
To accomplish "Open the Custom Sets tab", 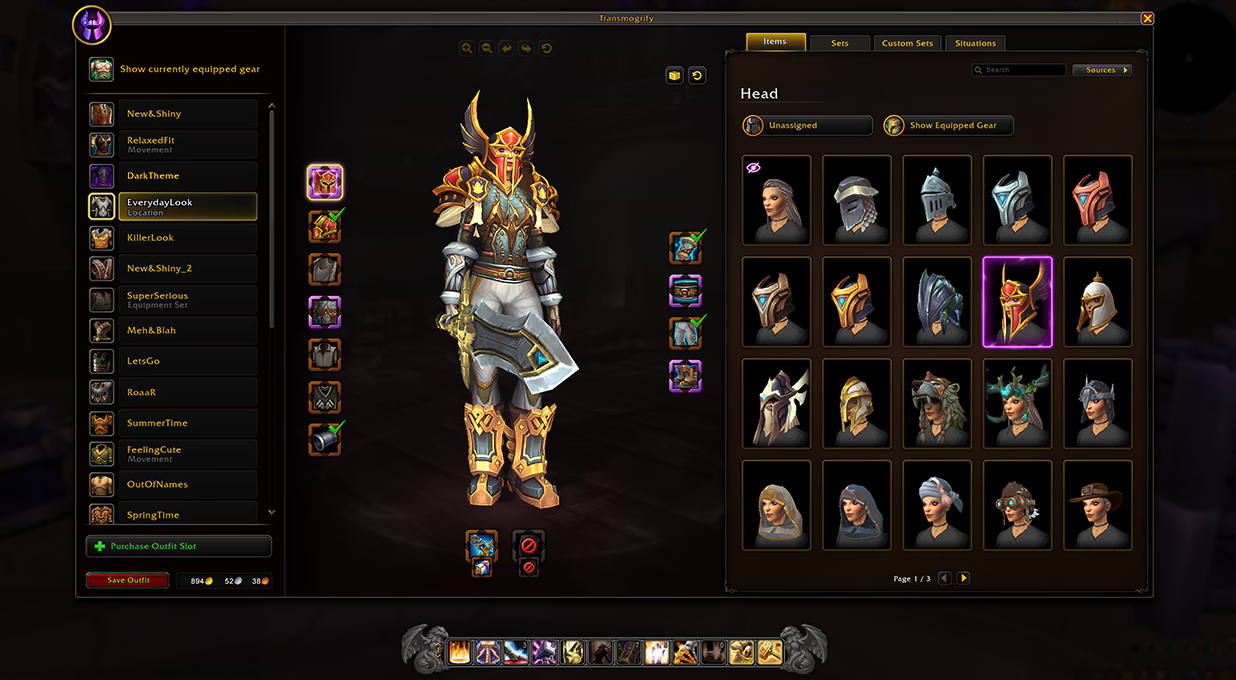I will (907, 43).
